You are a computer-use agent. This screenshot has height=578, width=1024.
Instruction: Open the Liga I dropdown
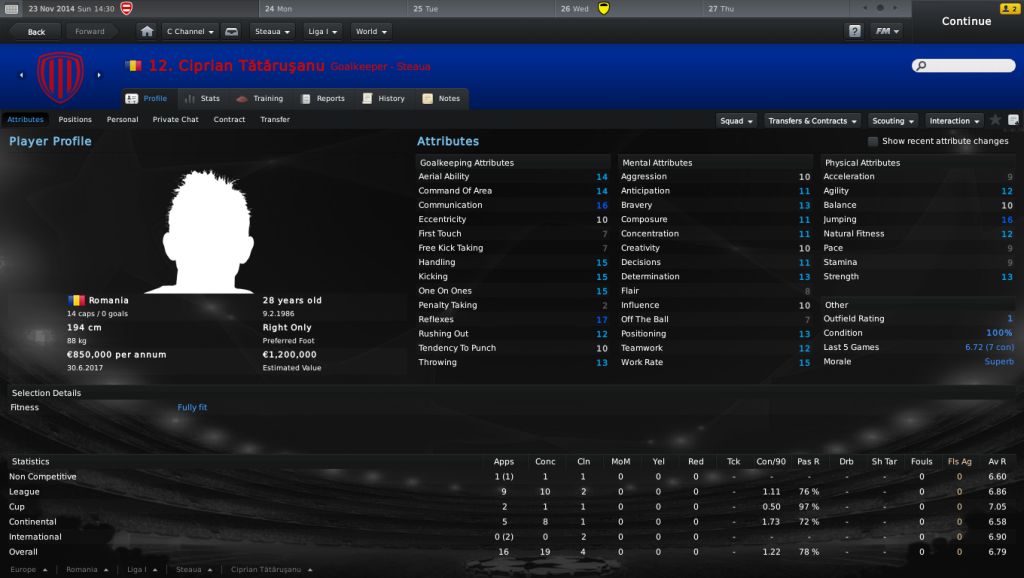[x=322, y=31]
